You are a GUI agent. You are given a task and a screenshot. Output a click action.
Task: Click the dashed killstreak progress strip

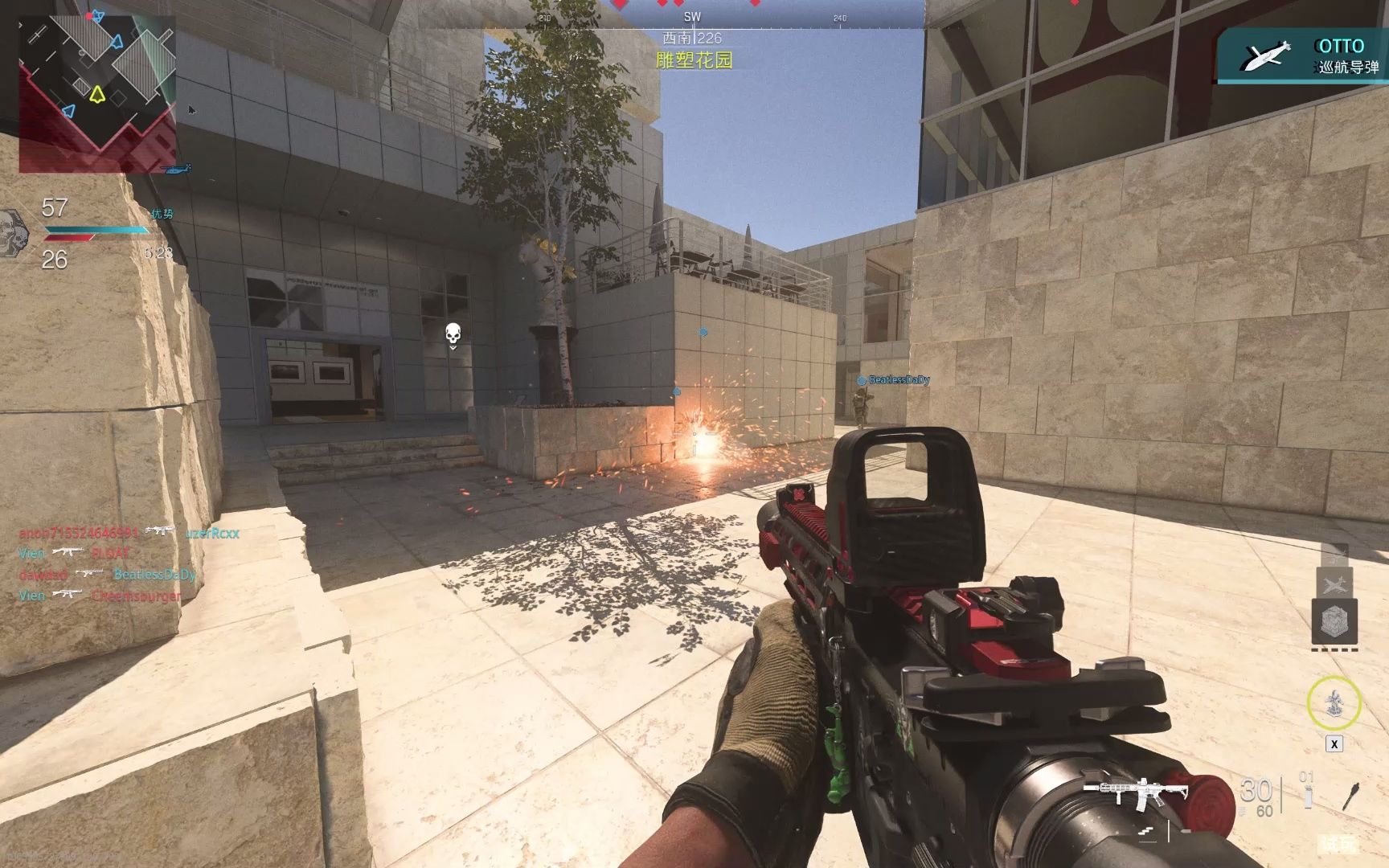(1334, 649)
